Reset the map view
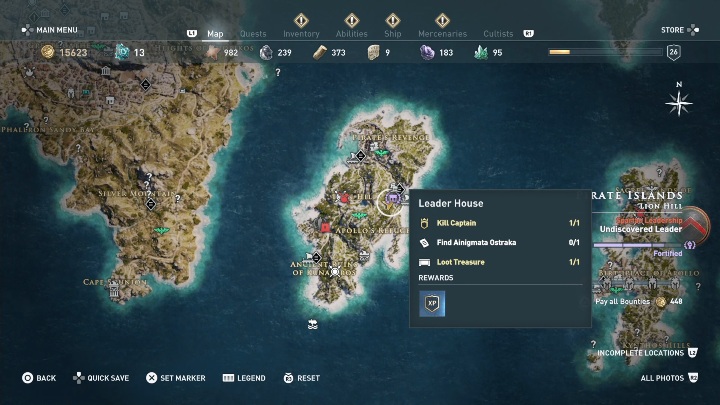720x405 pixels. point(301,378)
